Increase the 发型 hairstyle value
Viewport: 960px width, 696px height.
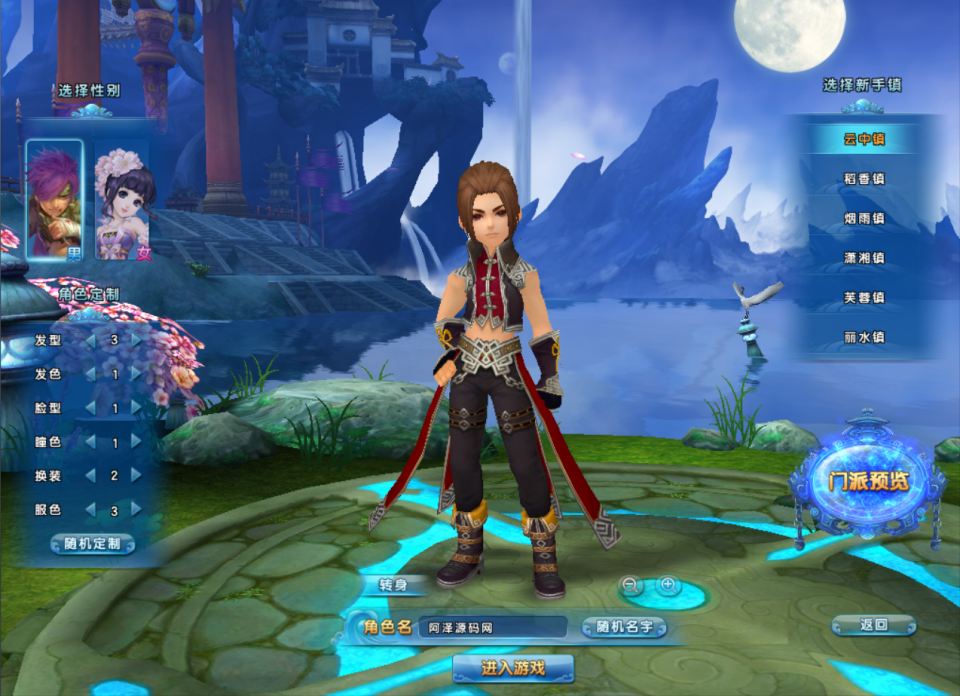click(x=137, y=340)
